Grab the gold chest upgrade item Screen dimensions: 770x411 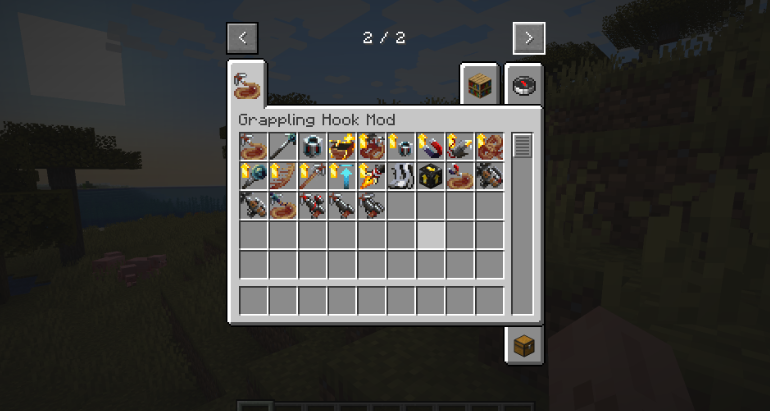[x=342, y=147]
